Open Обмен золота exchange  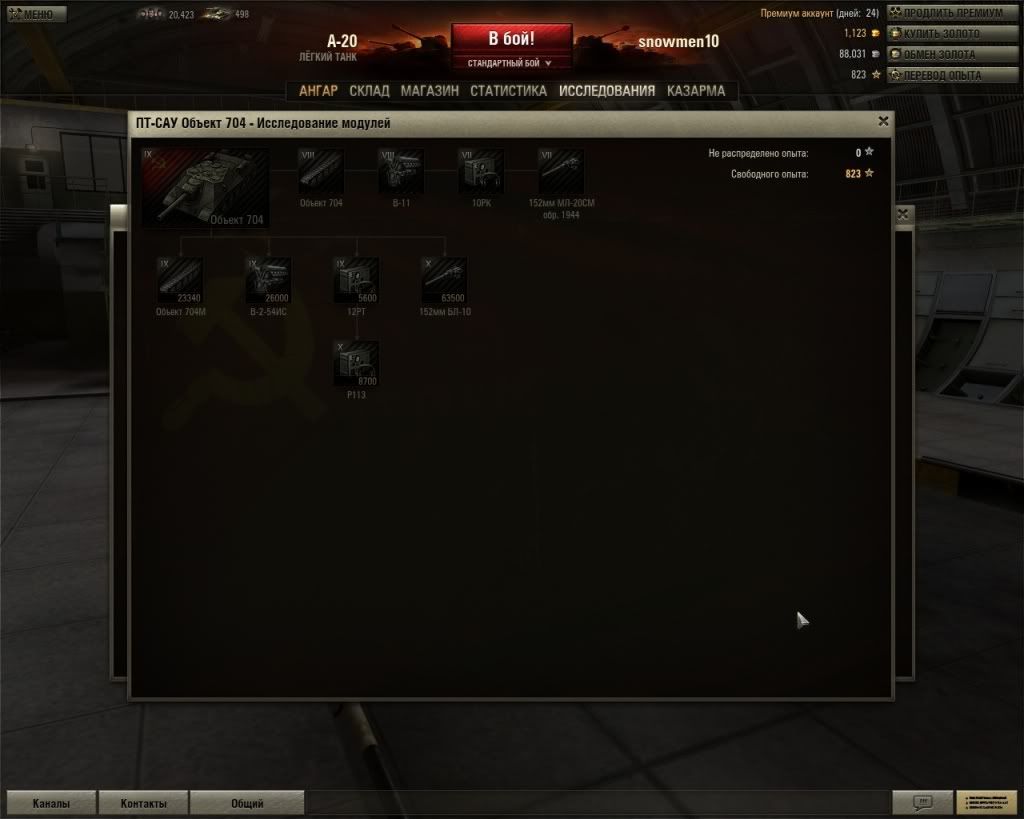(x=940, y=54)
